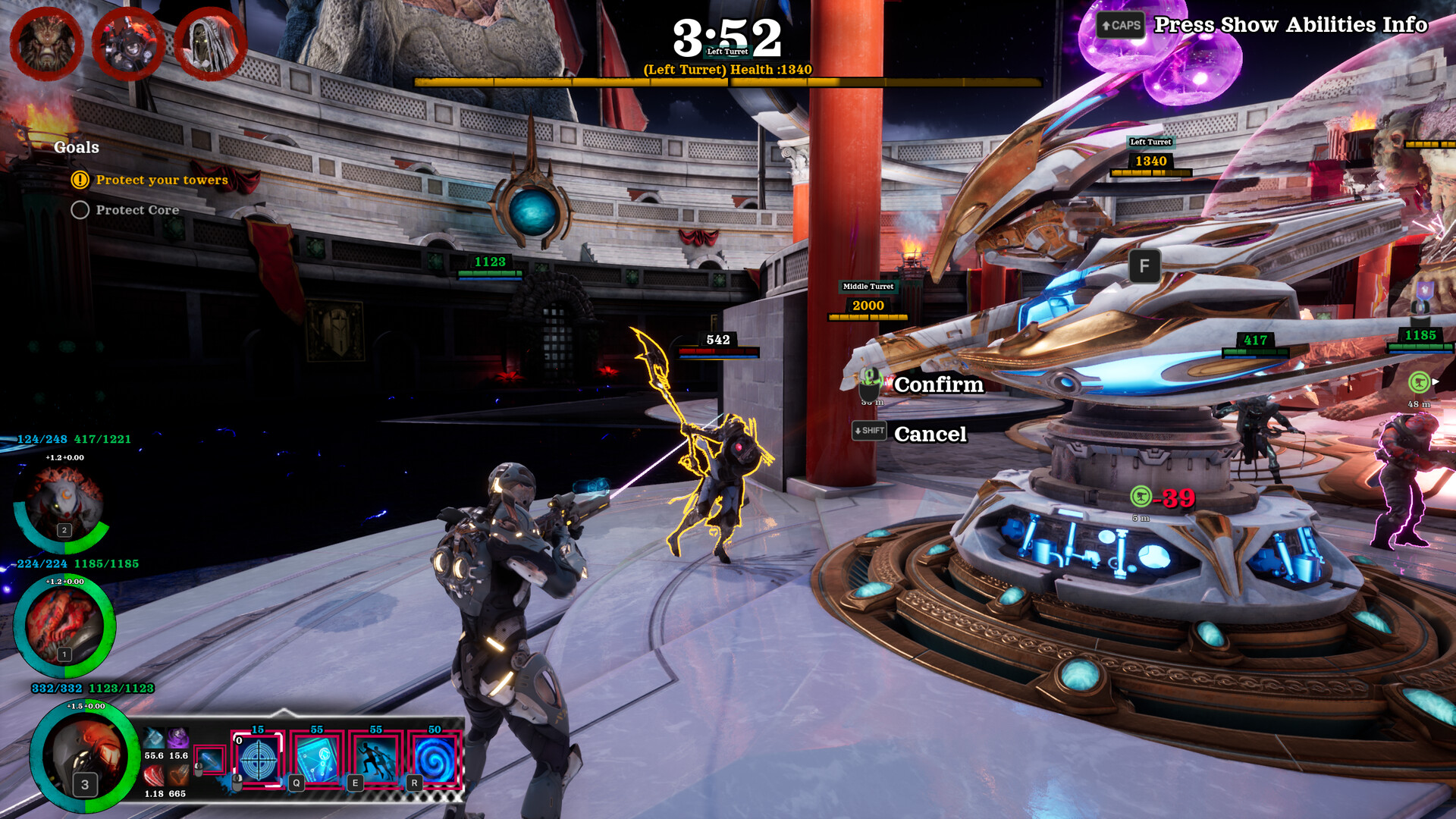The width and height of the screenshot is (1456, 819).
Task: Inspect the red claw slash stat icon
Action: [154, 776]
